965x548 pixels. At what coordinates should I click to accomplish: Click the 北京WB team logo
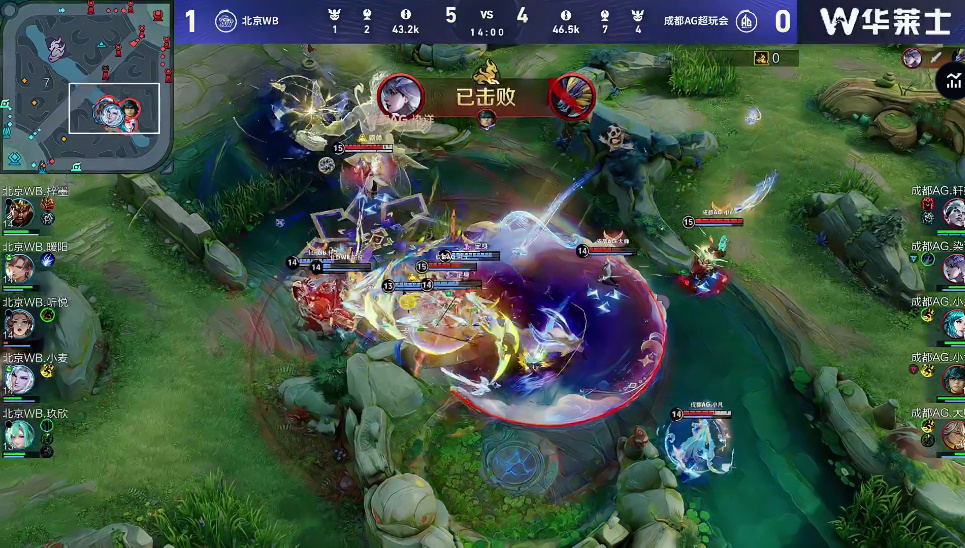[x=225, y=21]
